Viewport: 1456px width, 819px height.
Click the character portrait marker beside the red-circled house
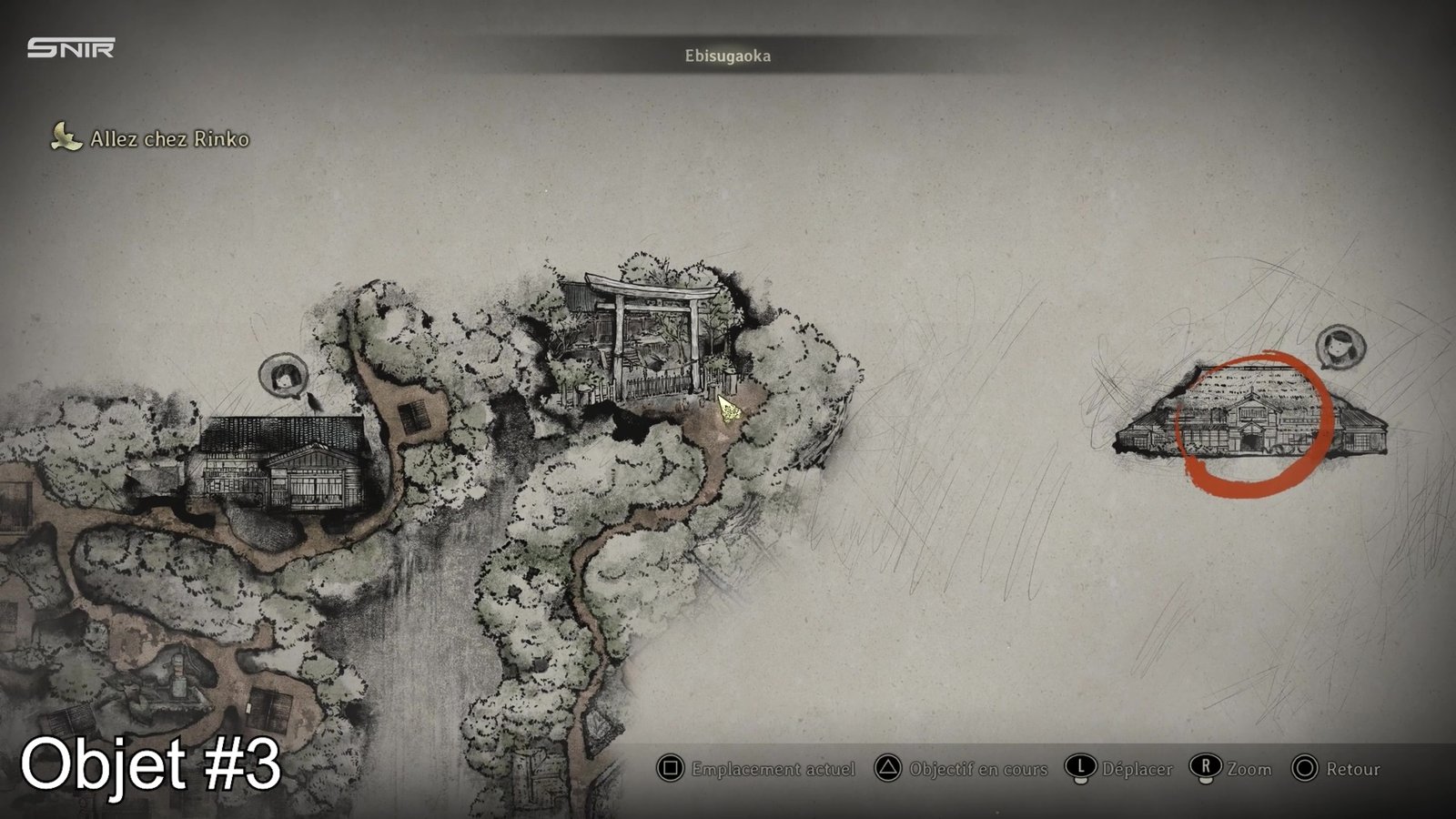click(x=1340, y=346)
